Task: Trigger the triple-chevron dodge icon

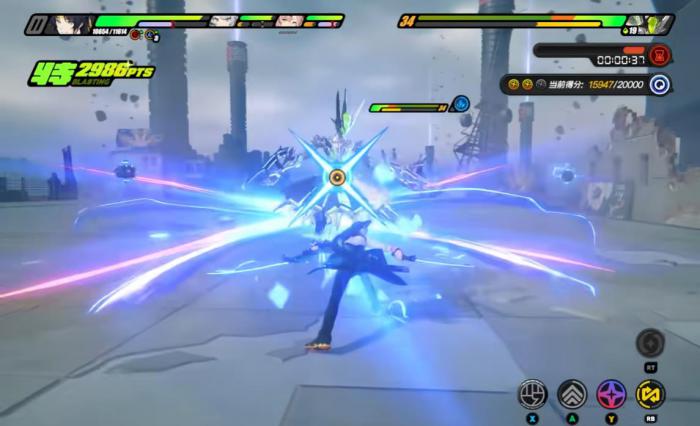Action: click(x=571, y=394)
